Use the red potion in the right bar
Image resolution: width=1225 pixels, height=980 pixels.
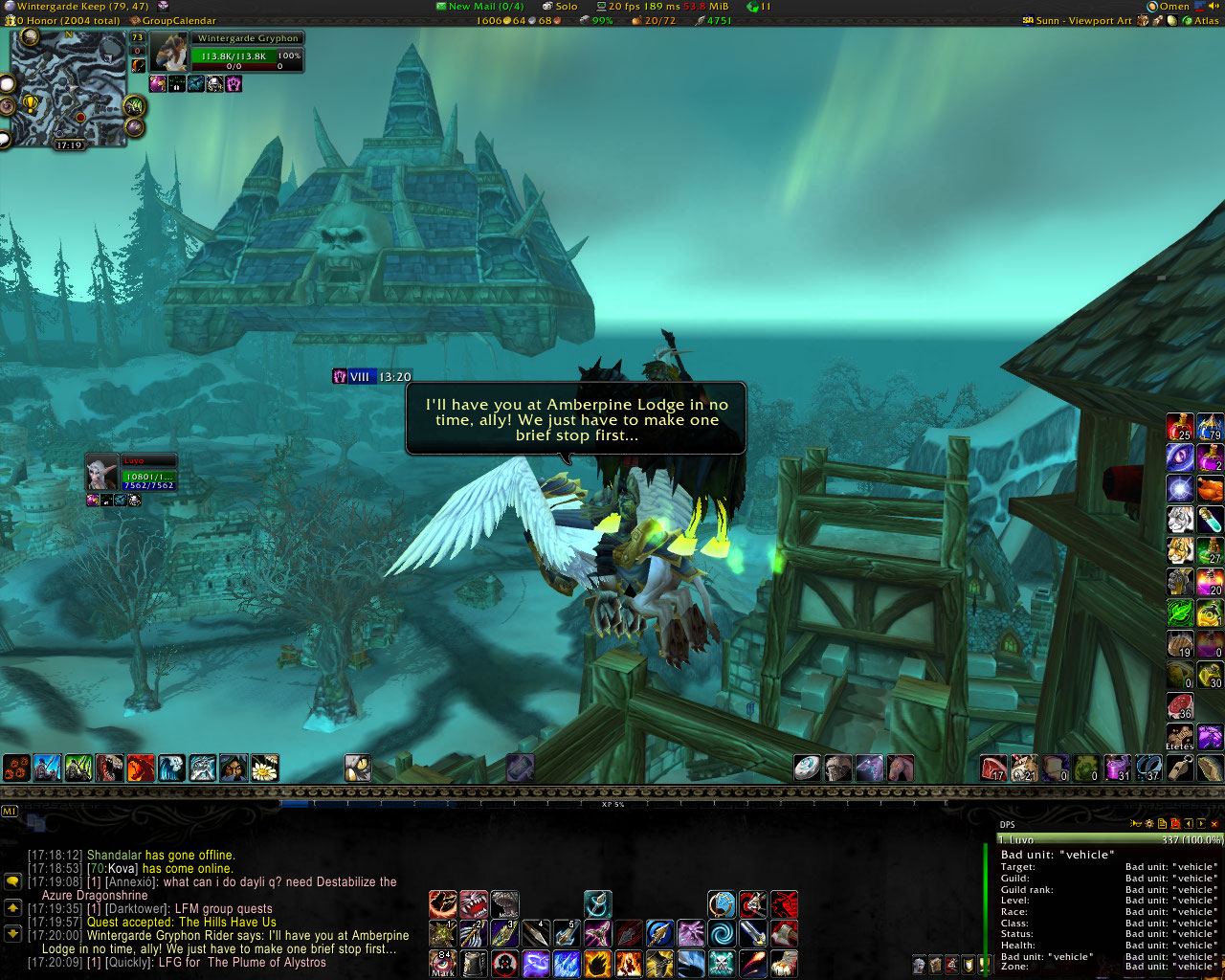coord(1180,427)
